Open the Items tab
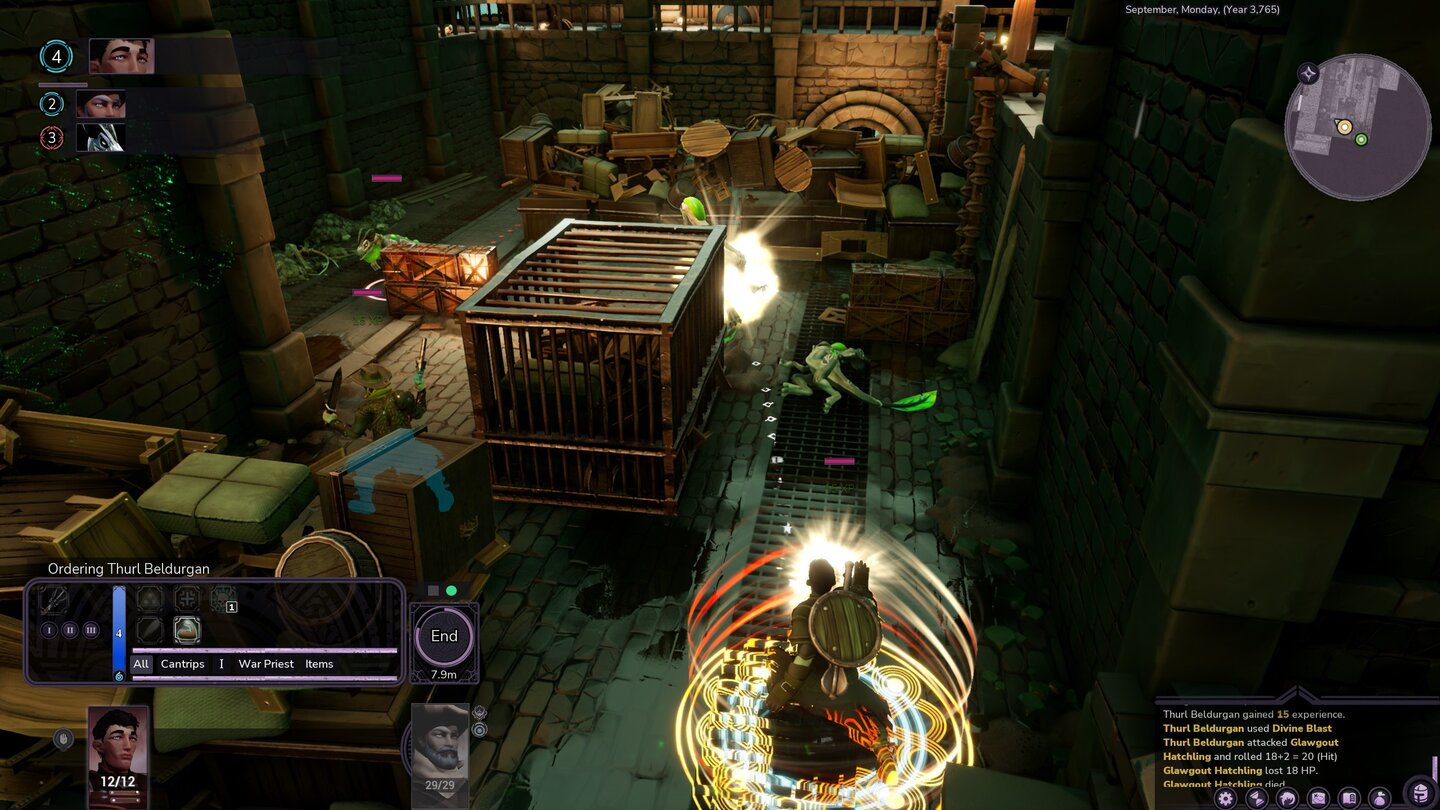Screen dimensions: 1440x810 (x=319, y=664)
